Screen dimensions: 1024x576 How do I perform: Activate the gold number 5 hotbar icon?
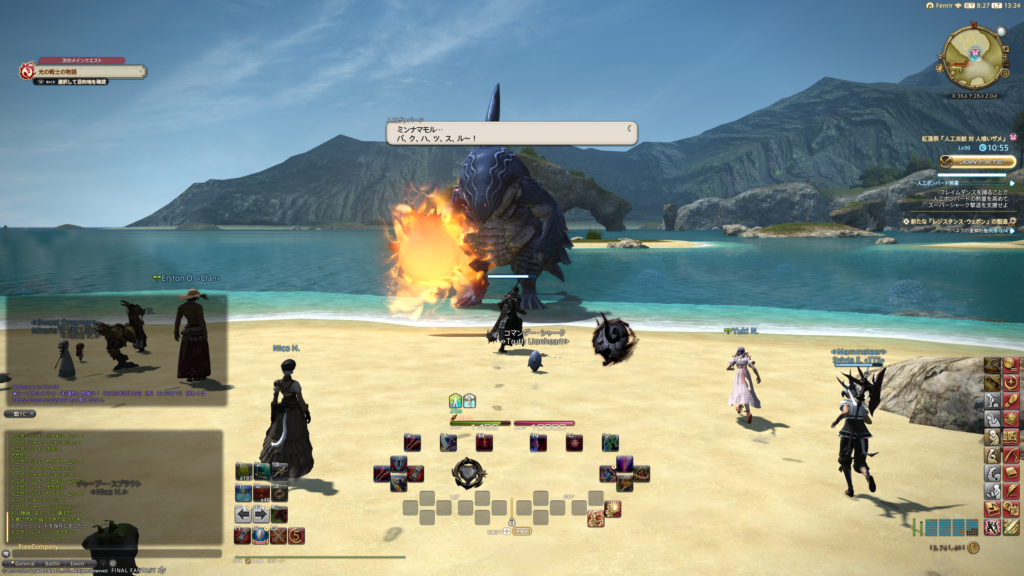(297, 536)
